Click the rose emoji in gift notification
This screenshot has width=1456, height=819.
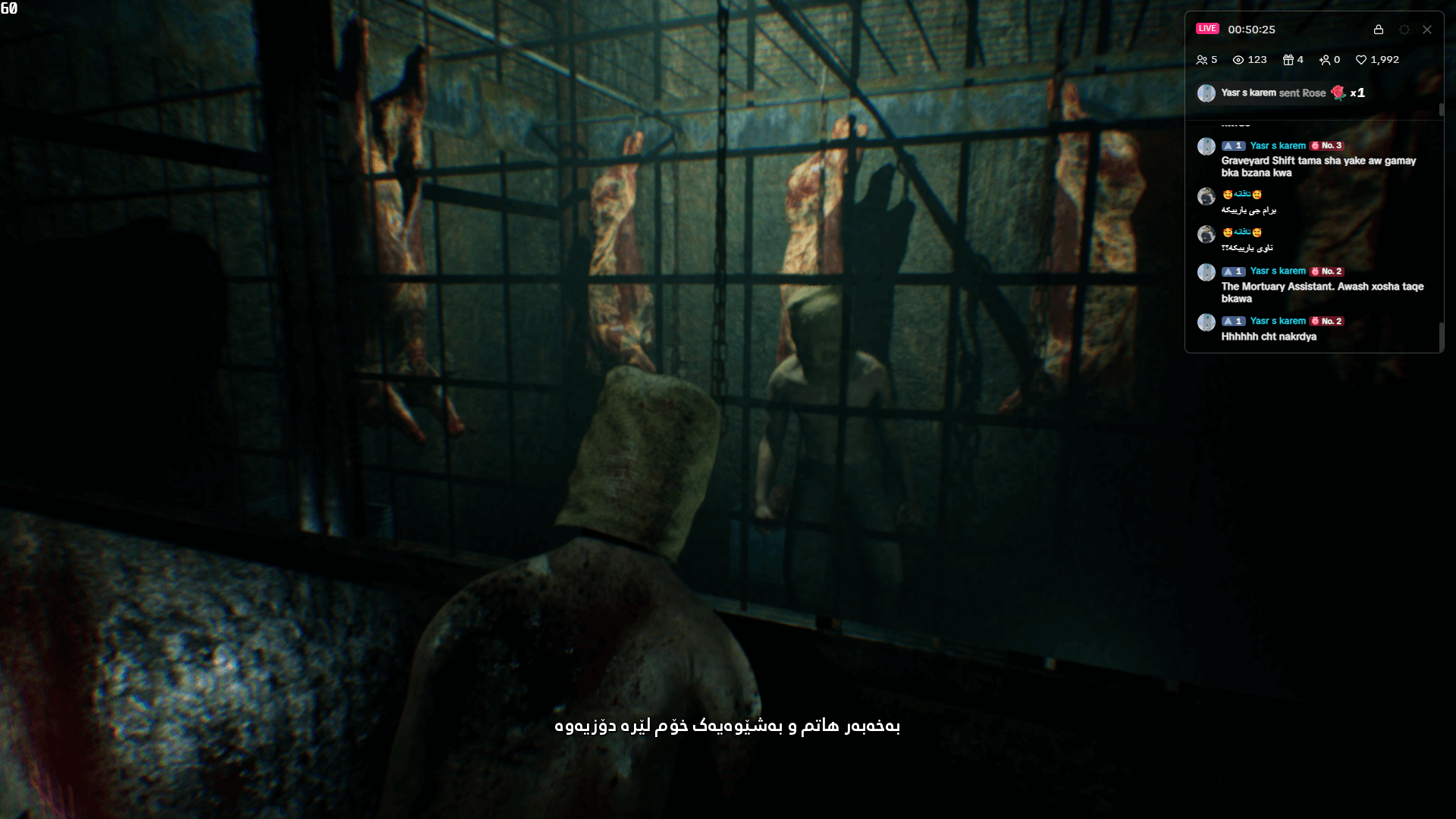click(1338, 93)
